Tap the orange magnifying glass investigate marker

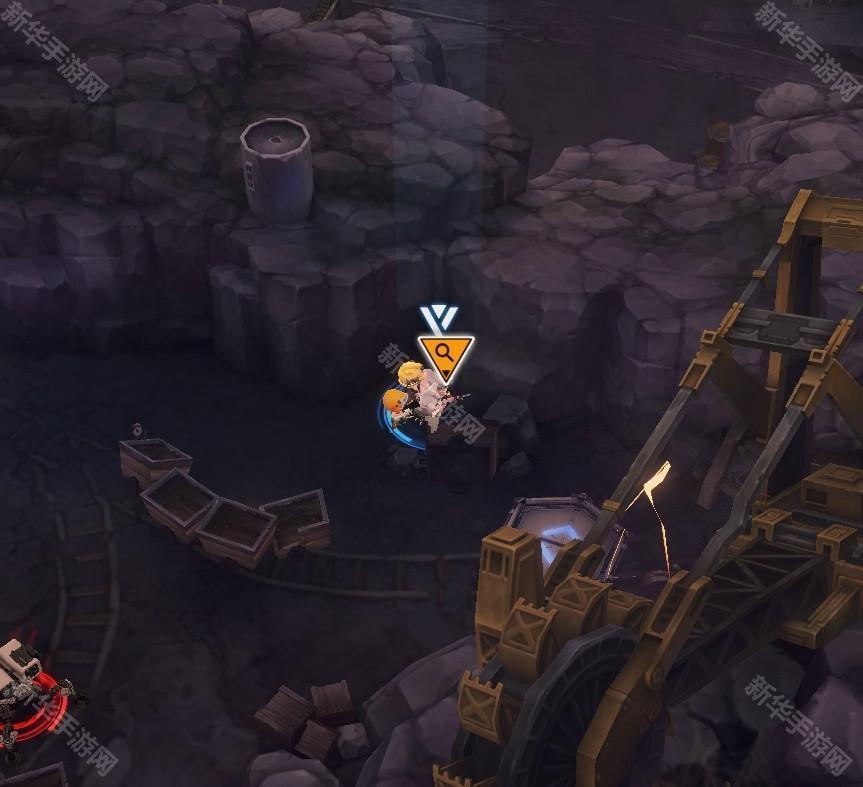point(445,353)
